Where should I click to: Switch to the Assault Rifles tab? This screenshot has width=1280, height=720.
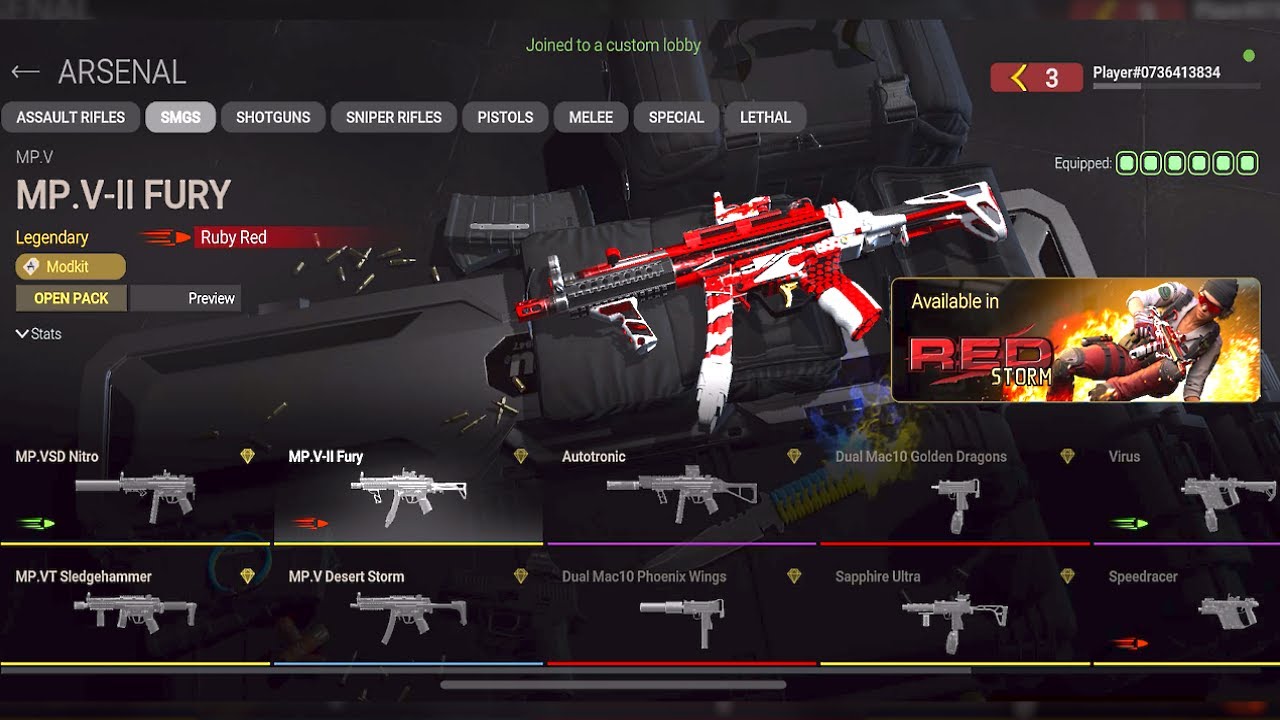(x=71, y=117)
